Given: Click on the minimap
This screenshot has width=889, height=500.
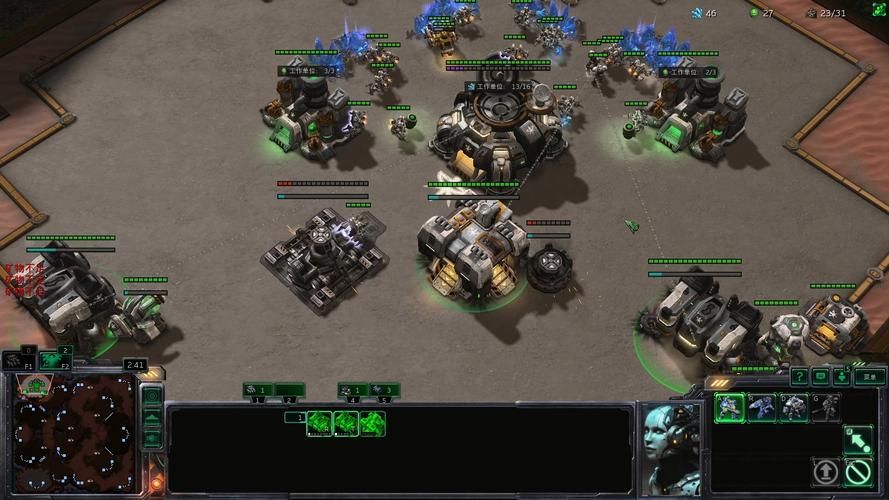Looking at the screenshot, I should 73,438.
